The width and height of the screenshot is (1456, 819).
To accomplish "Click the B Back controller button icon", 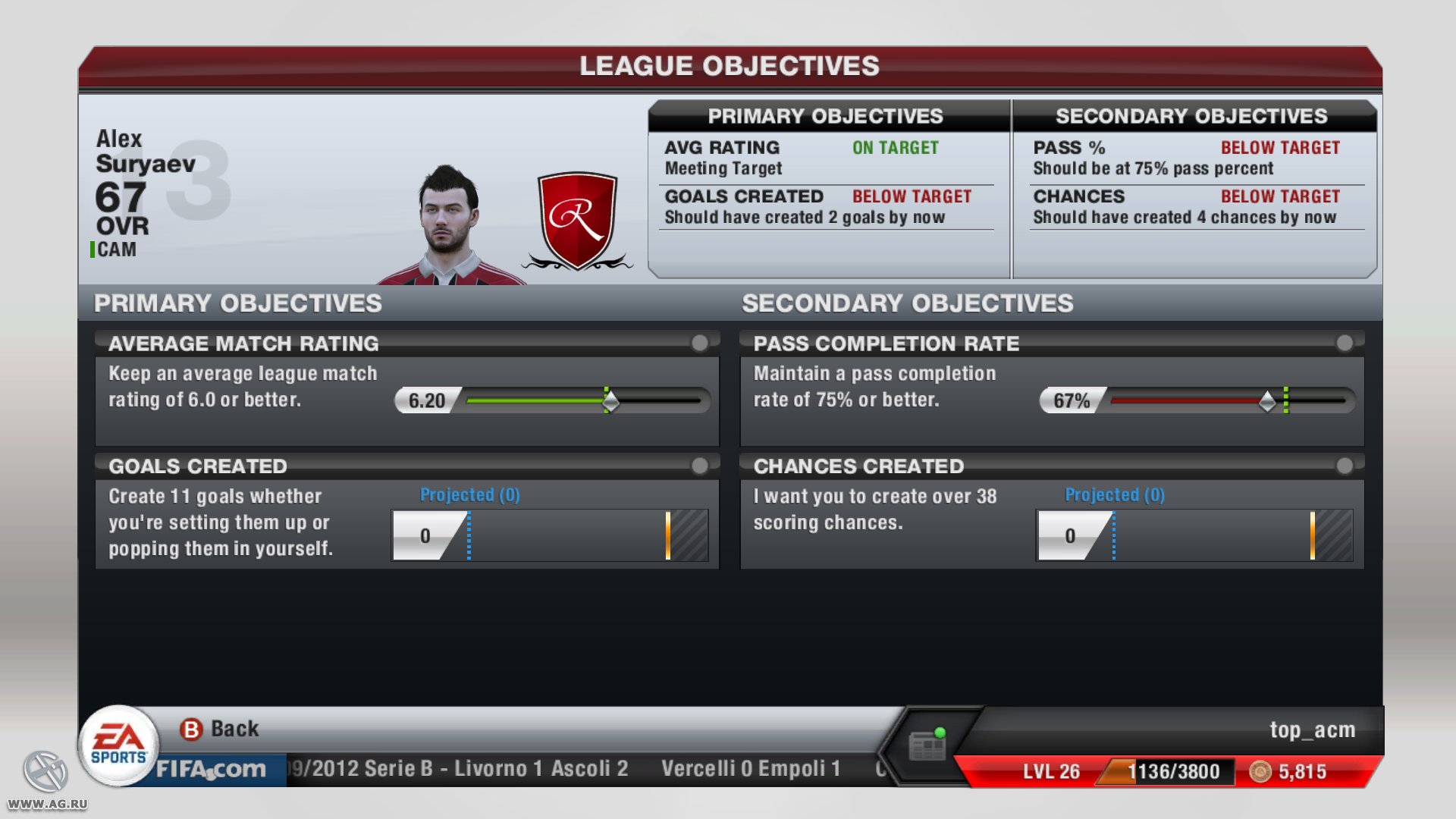I will [x=192, y=728].
